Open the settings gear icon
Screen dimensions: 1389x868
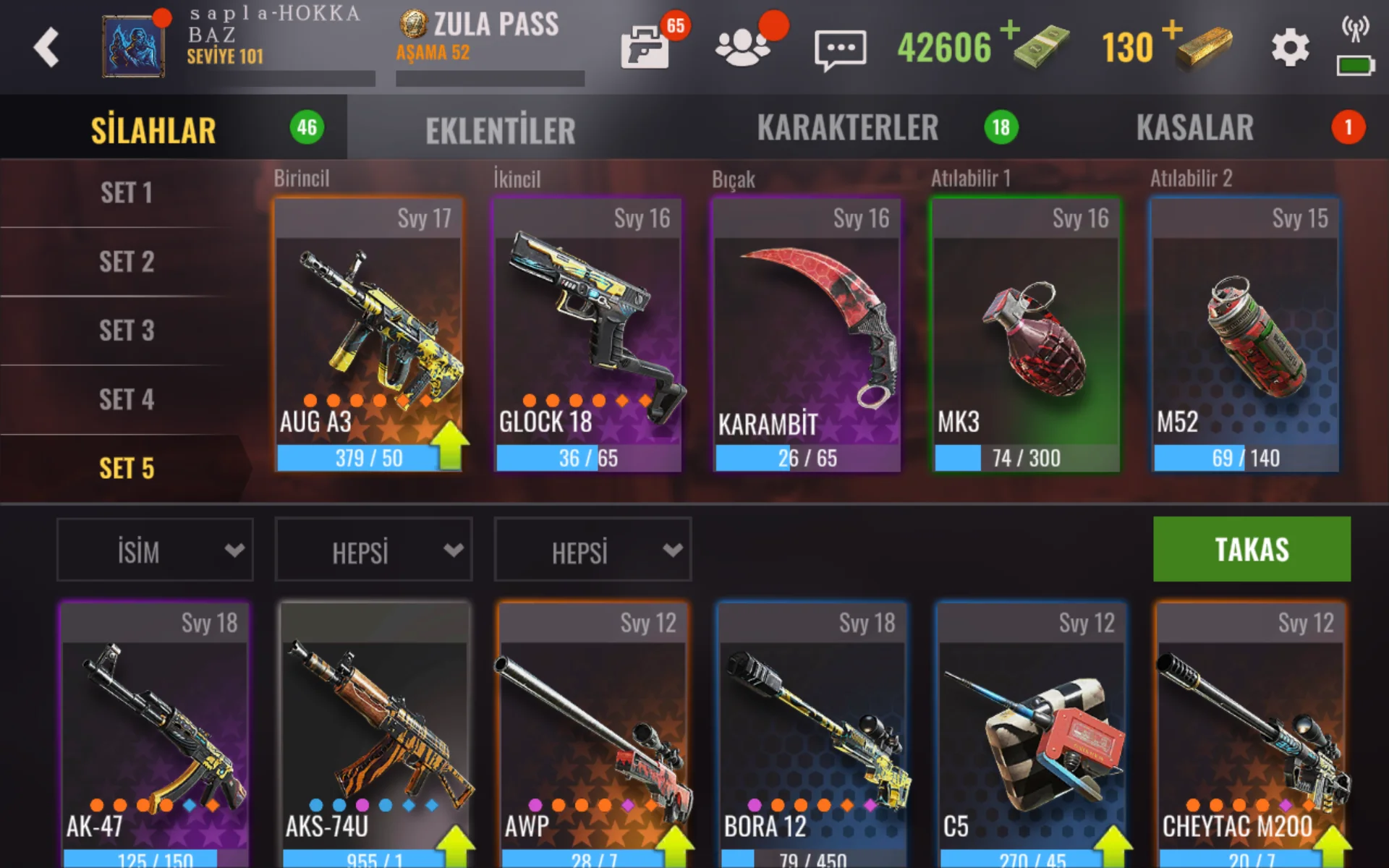pyautogui.click(x=1290, y=48)
